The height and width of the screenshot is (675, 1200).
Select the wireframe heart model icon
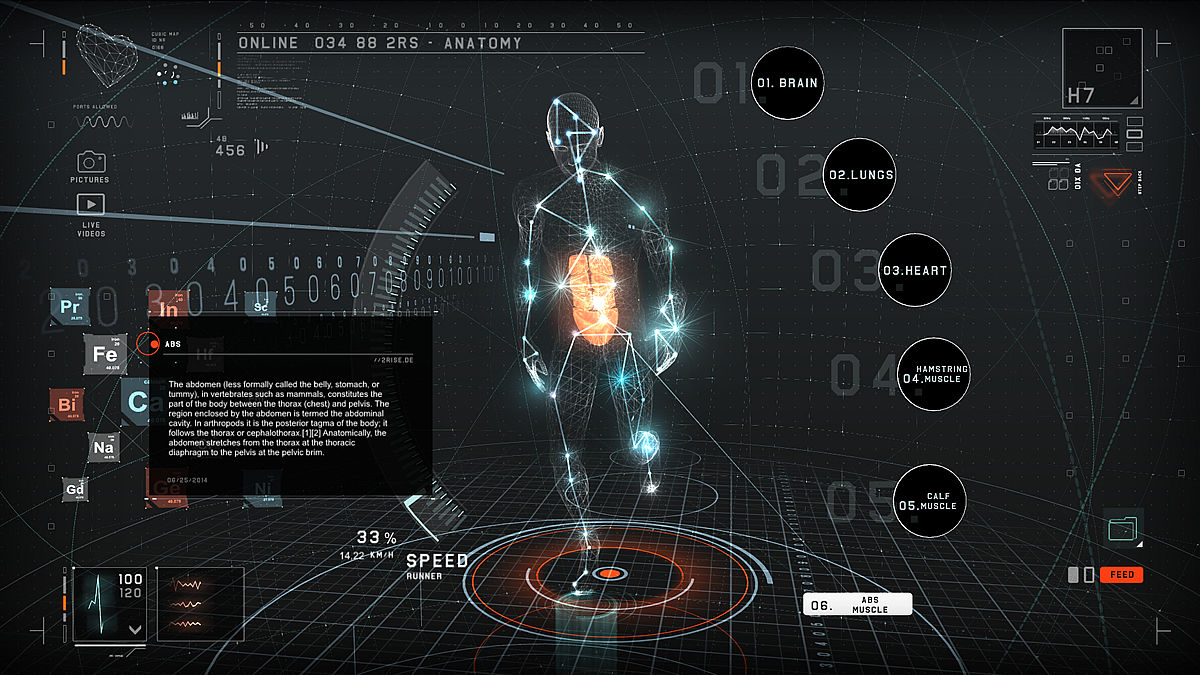[x=108, y=57]
